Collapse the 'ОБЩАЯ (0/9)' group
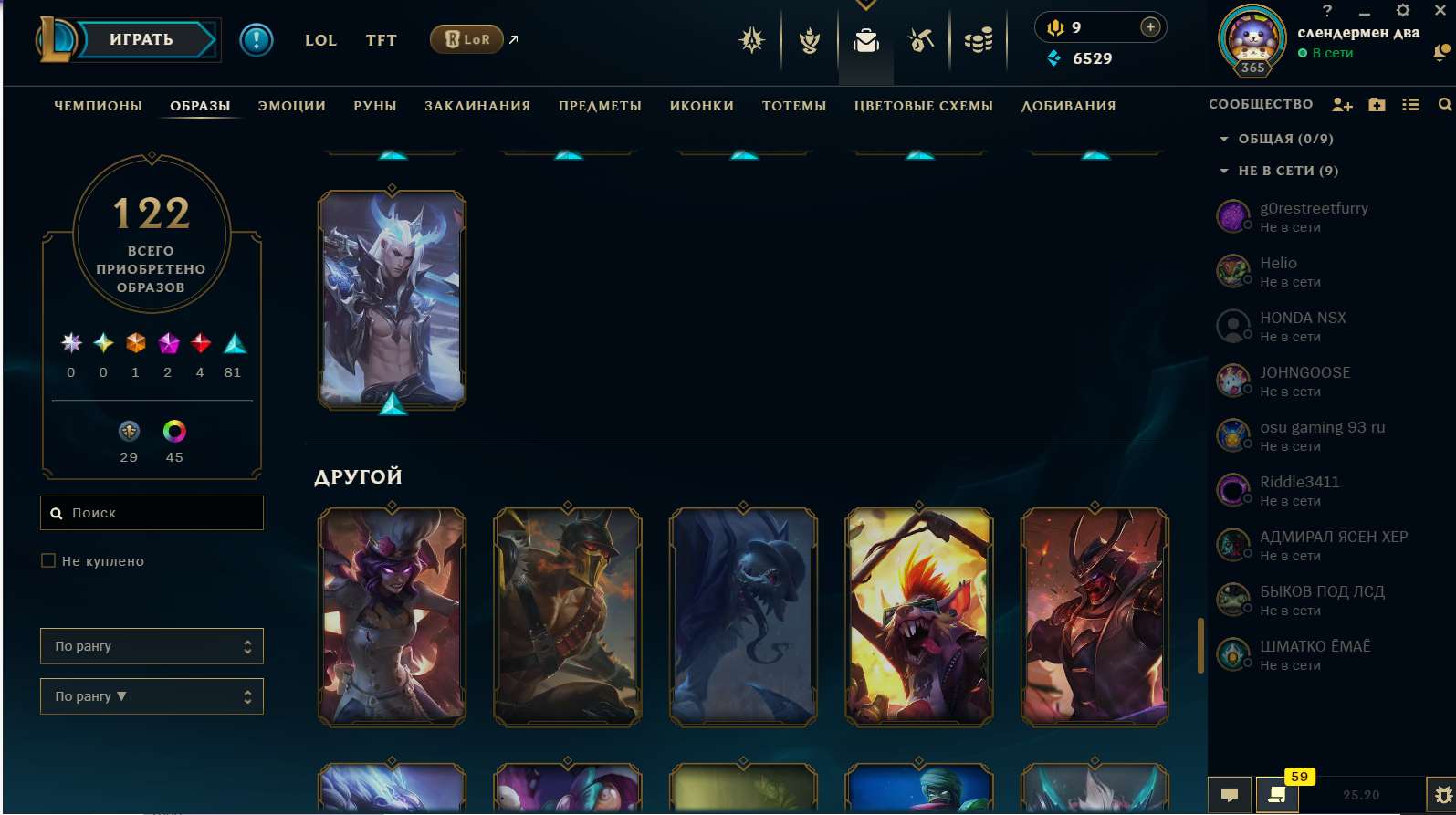Screen dimensions: 1456x815 pyautogui.click(x=1224, y=139)
